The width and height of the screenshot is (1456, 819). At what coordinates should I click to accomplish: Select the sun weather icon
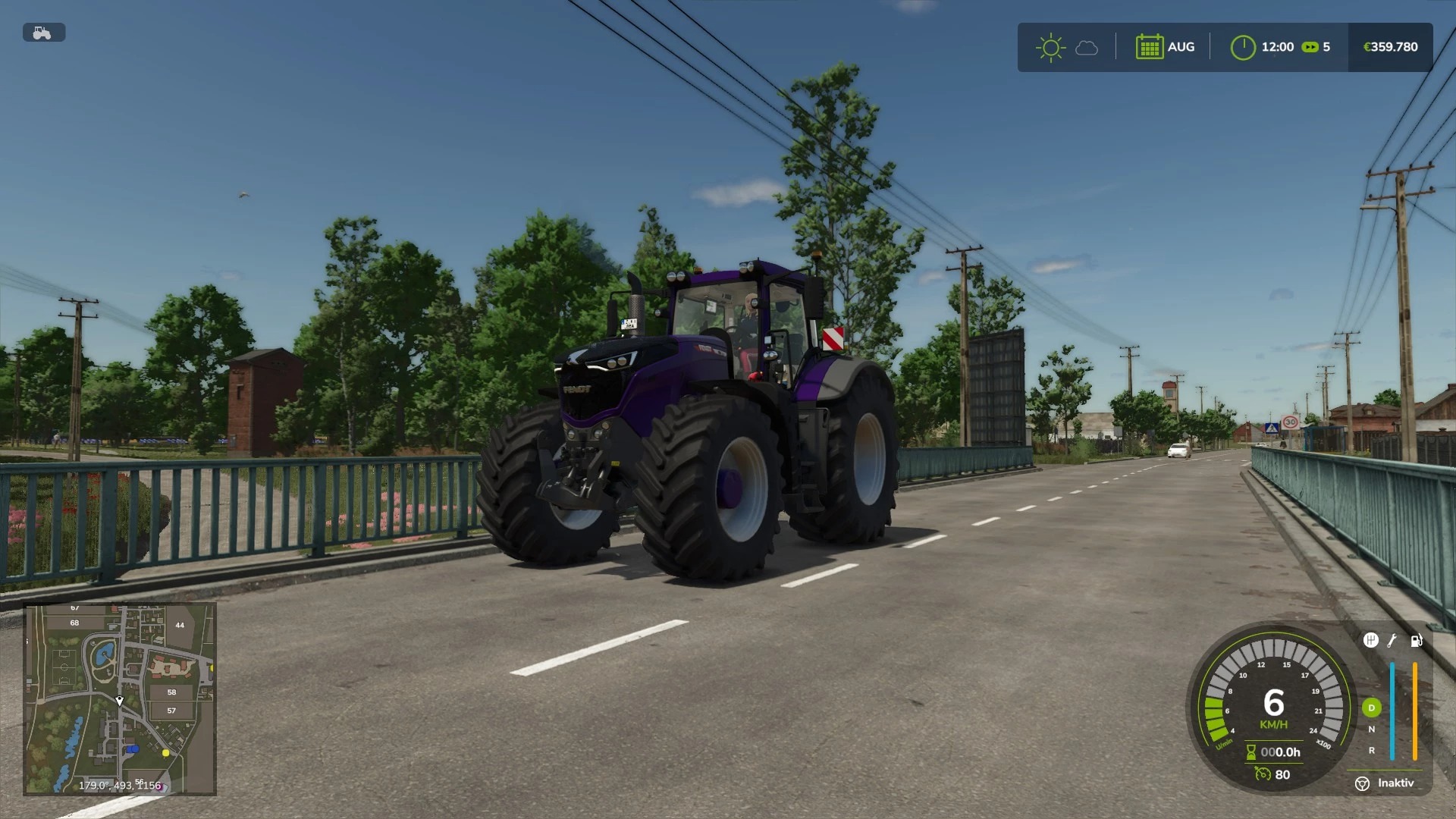coord(1050,46)
